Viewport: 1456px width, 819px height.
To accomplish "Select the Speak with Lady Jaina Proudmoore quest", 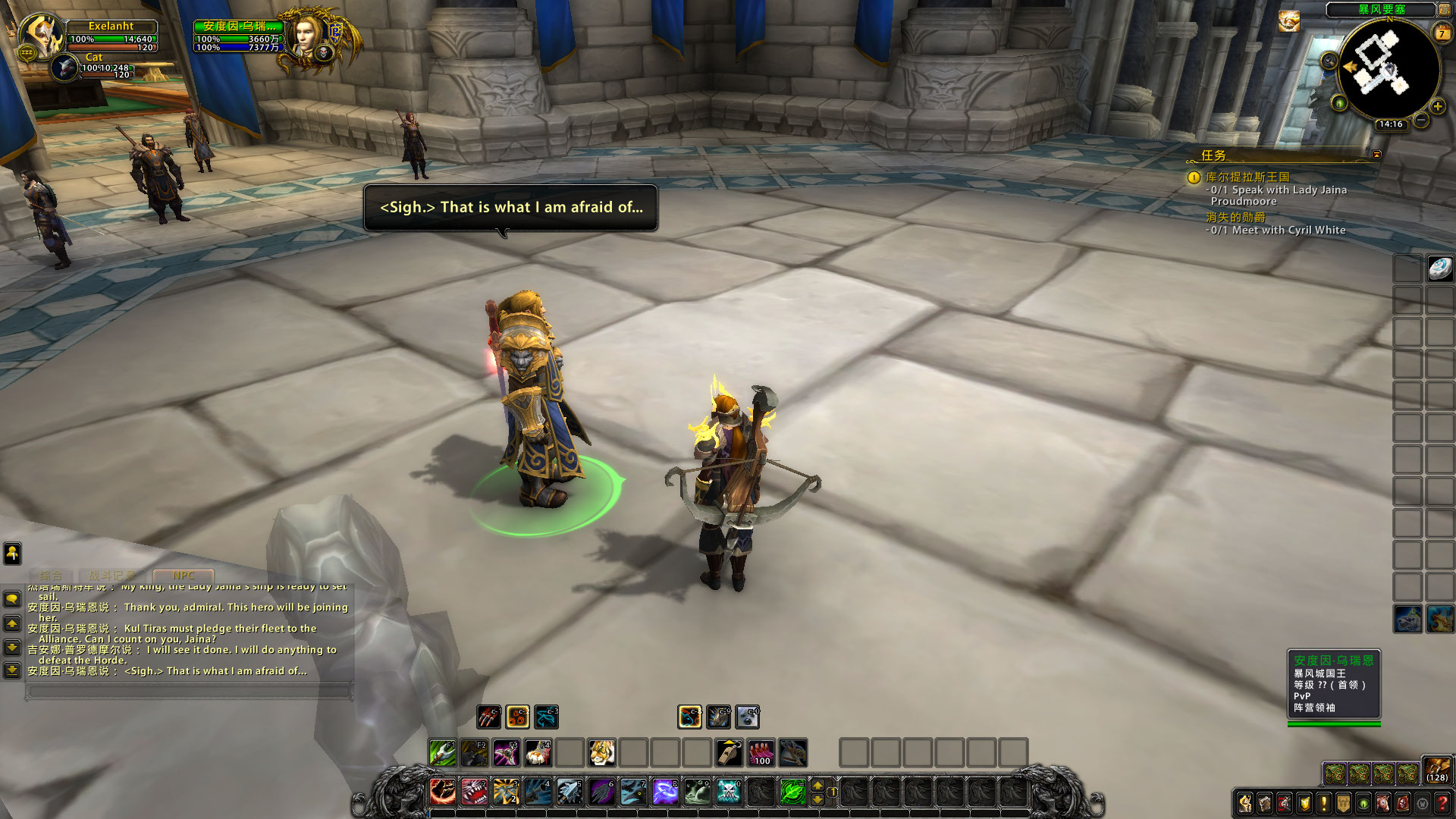I will pos(1278,190).
